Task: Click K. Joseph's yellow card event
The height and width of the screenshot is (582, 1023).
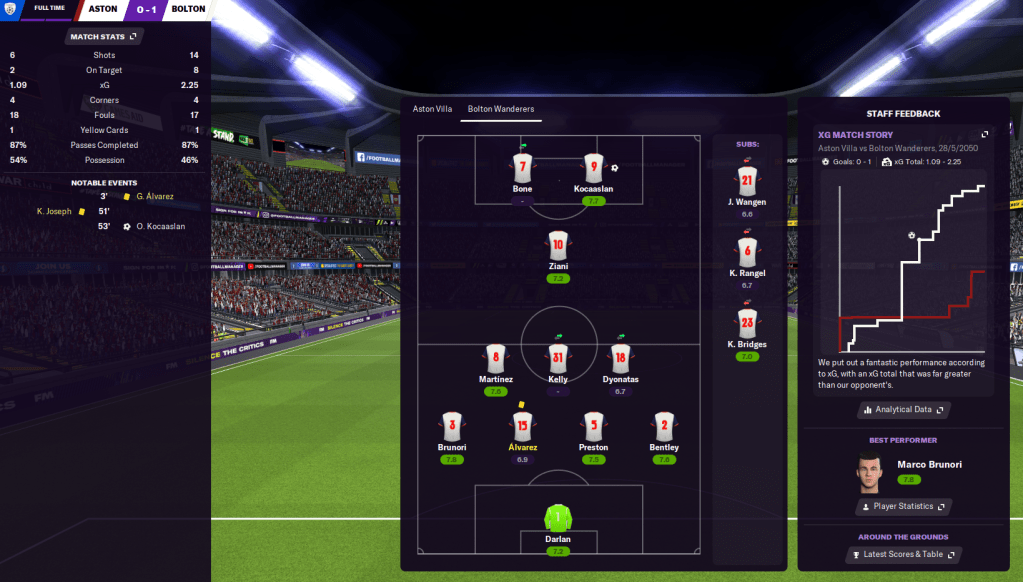Action: 58,211
